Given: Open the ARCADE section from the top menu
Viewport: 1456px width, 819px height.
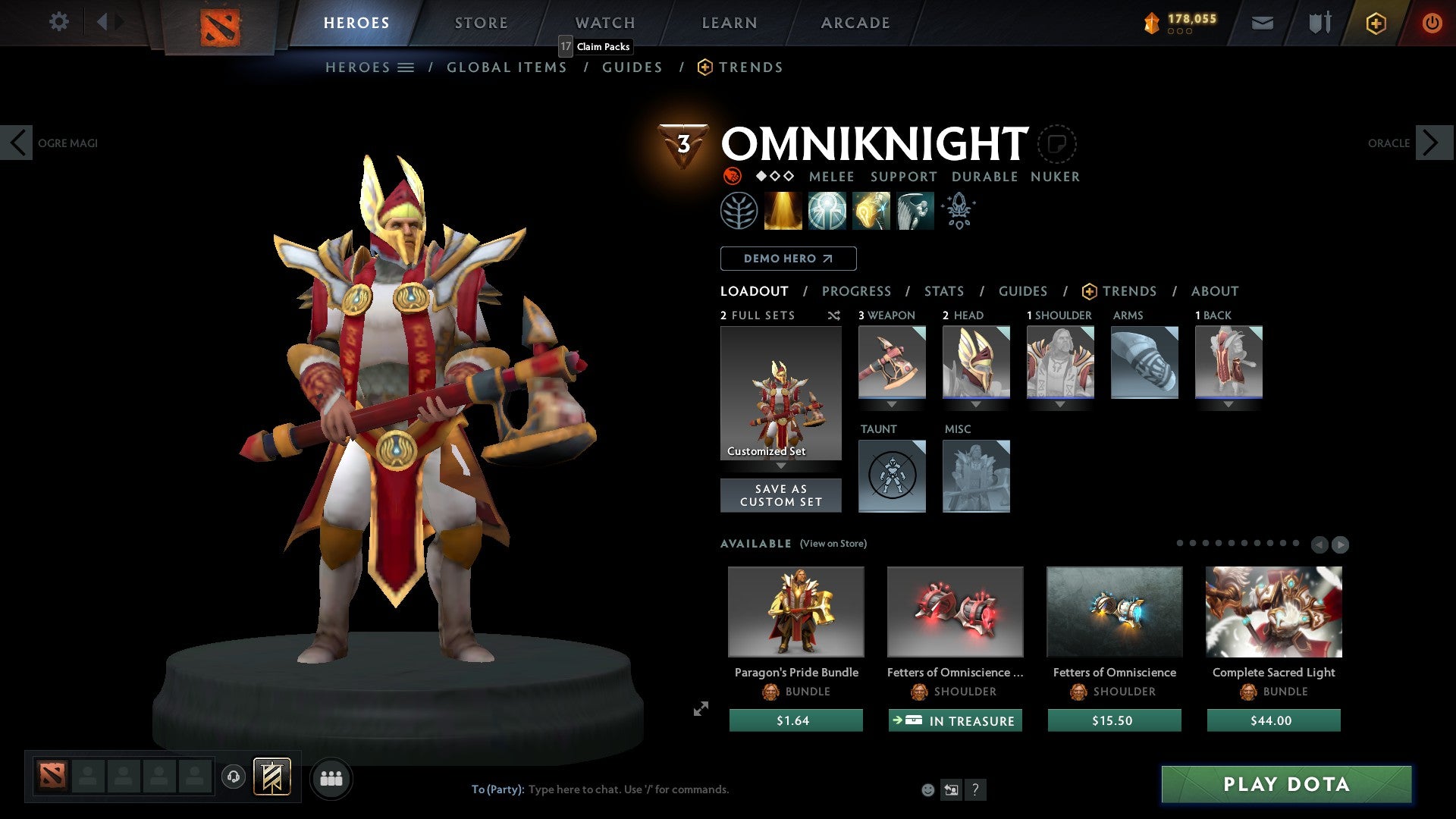Looking at the screenshot, I should coord(855,23).
